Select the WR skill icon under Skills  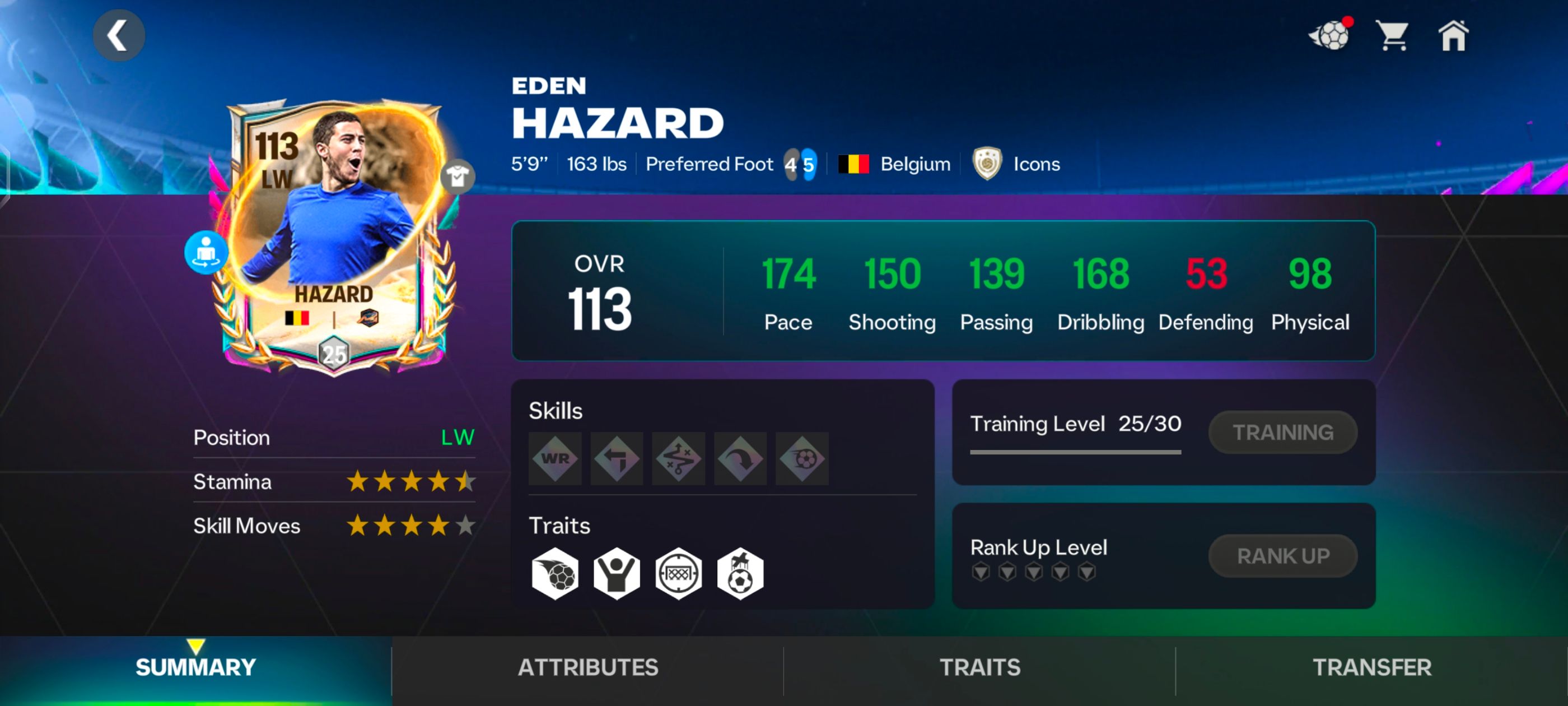click(x=554, y=459)
